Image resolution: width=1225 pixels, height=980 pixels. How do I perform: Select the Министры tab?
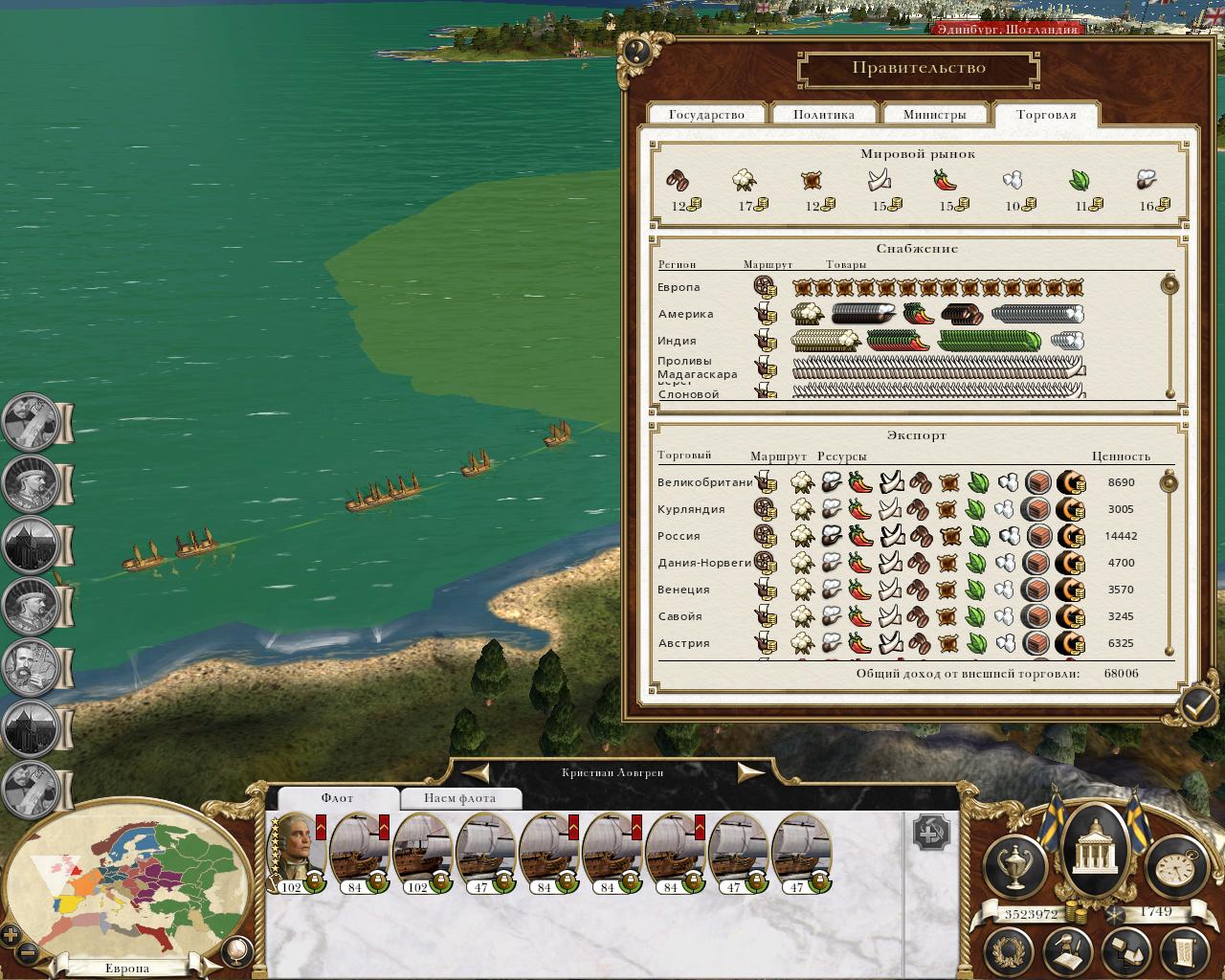(x=934, y=114)
